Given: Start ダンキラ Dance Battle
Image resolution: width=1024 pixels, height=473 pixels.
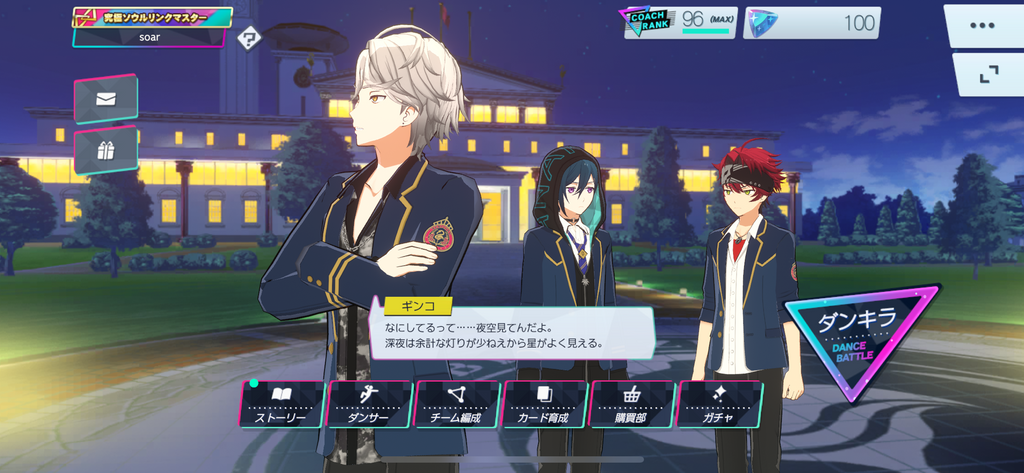Looking at the screenshot, I should pos(861,337).
